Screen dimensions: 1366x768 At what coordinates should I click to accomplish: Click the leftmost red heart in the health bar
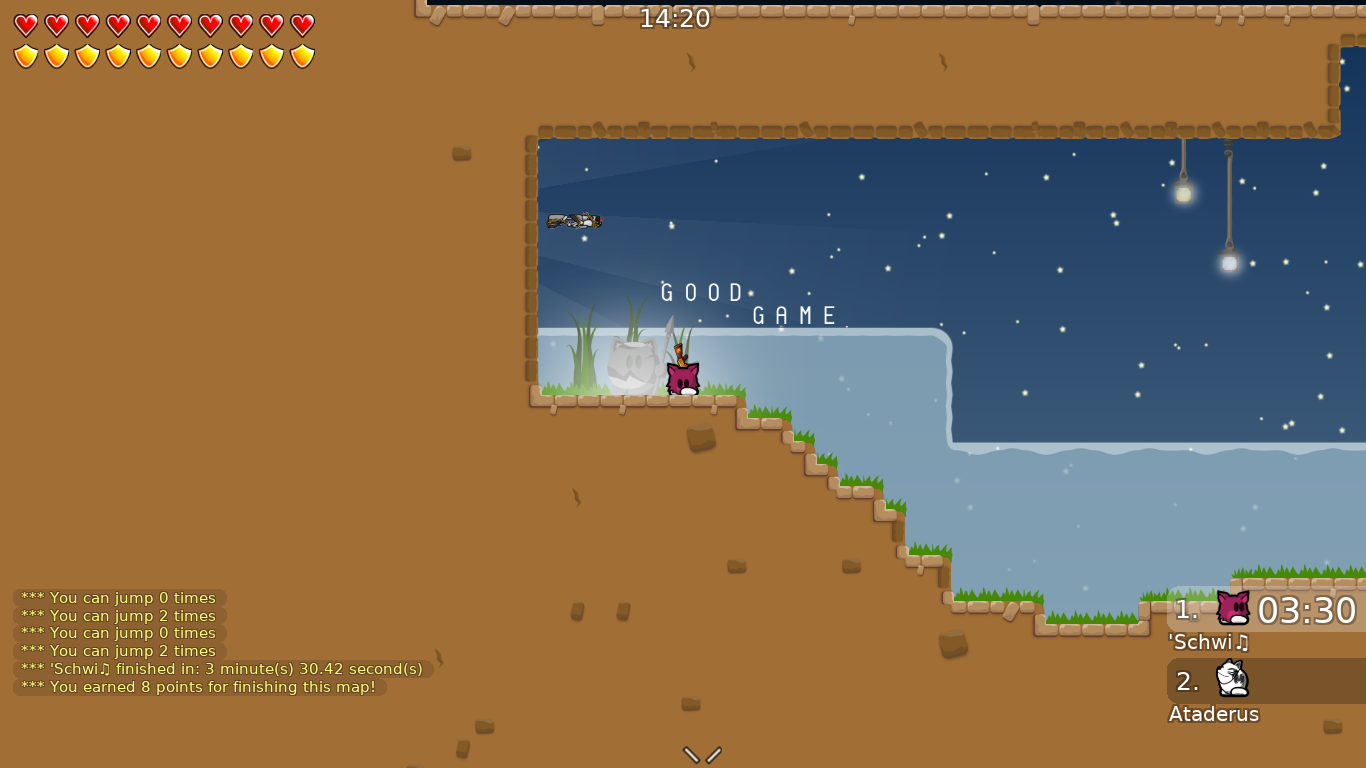pyautogui.click(x=25, y=27)
